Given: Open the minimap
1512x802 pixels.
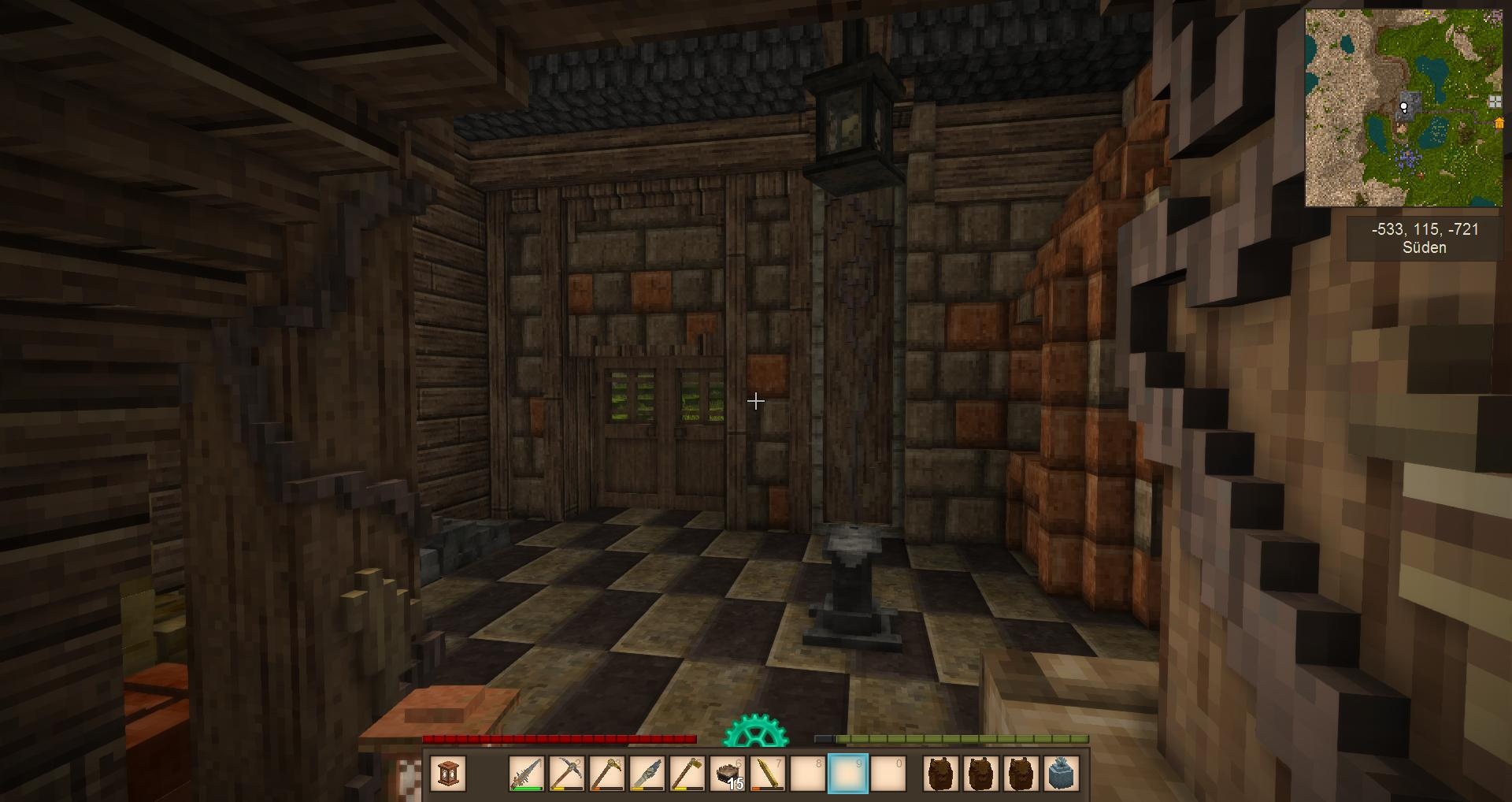Looking at the screenshot, I should pyautogui.click(x=1403, y=108).
